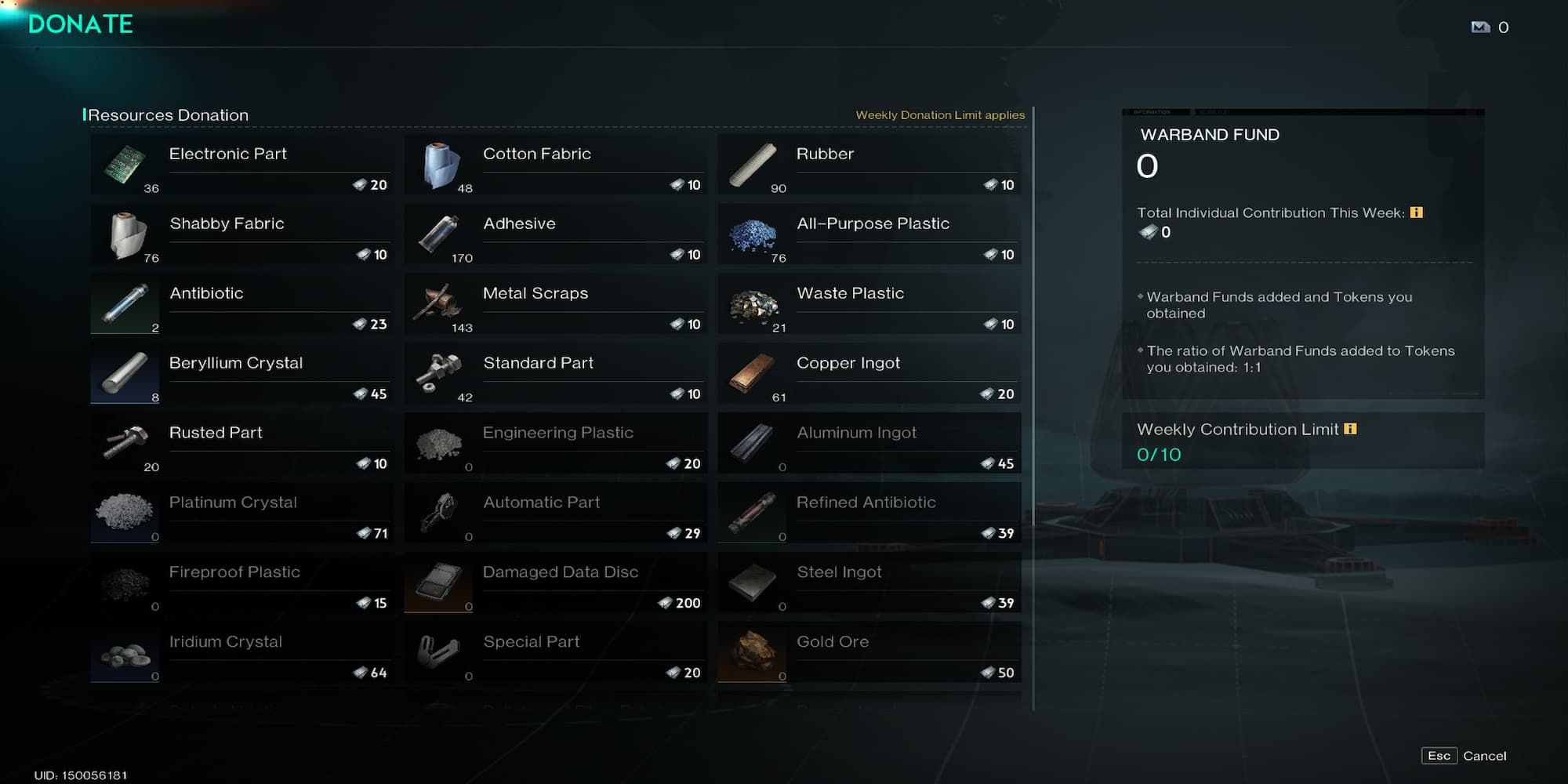Image resolution: width=1568 pixels, height=784 pixels.
Task: Pick the Copper Ingot row
Action: point(869,374)
